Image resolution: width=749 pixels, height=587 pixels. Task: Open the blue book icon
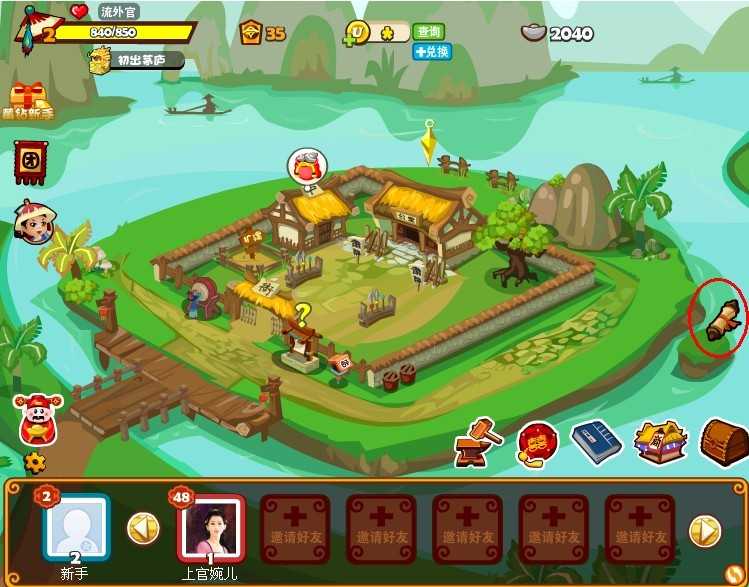pos(597,442)
